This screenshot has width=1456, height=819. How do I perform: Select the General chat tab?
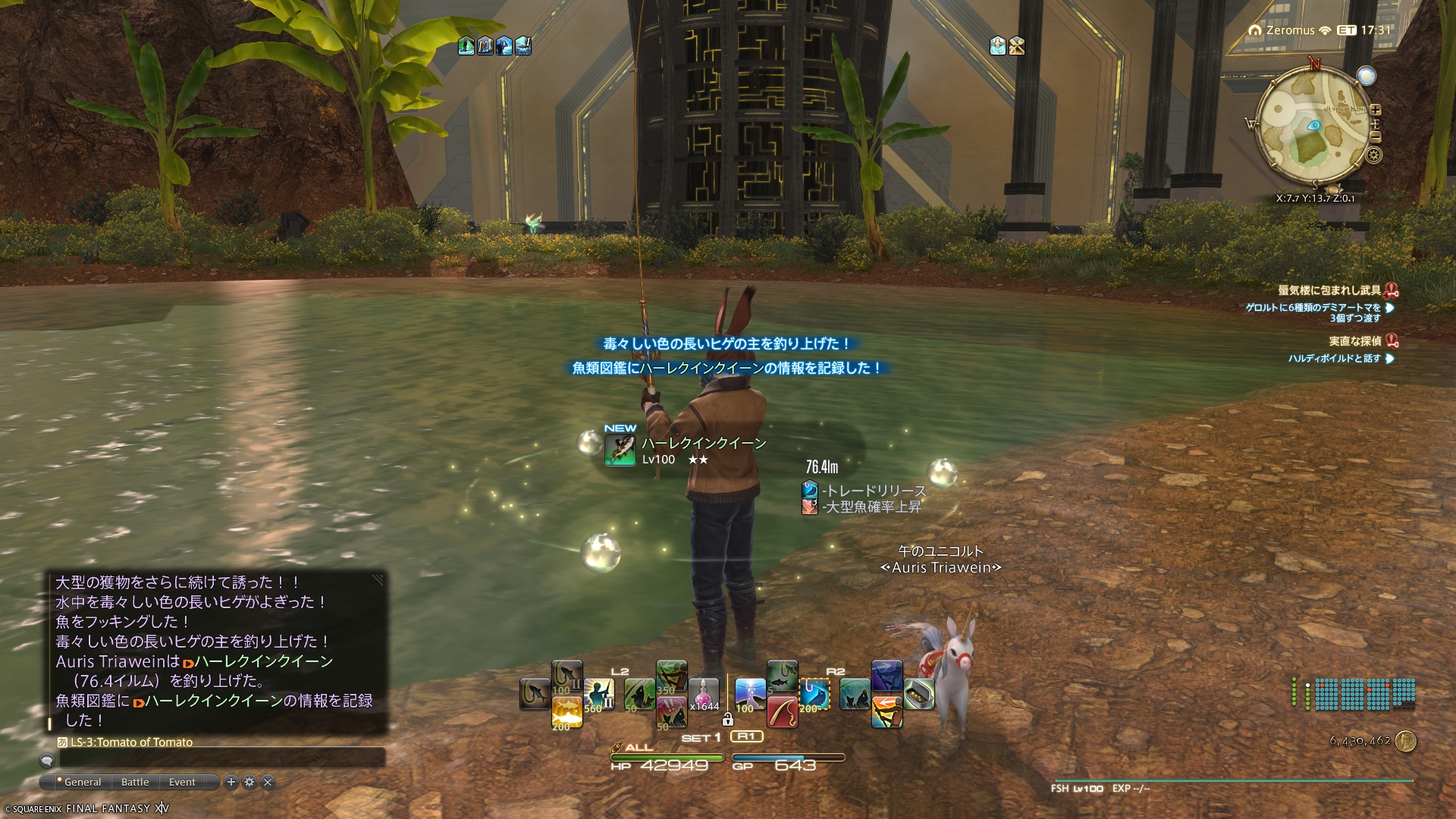pos(82,782)
